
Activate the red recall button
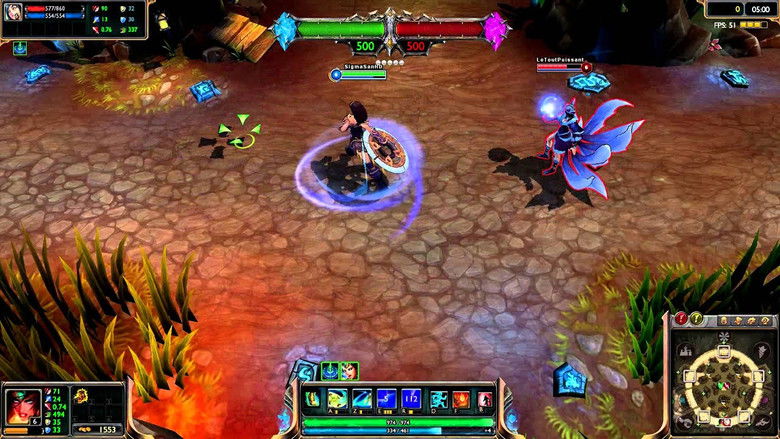tap(484, 400)
